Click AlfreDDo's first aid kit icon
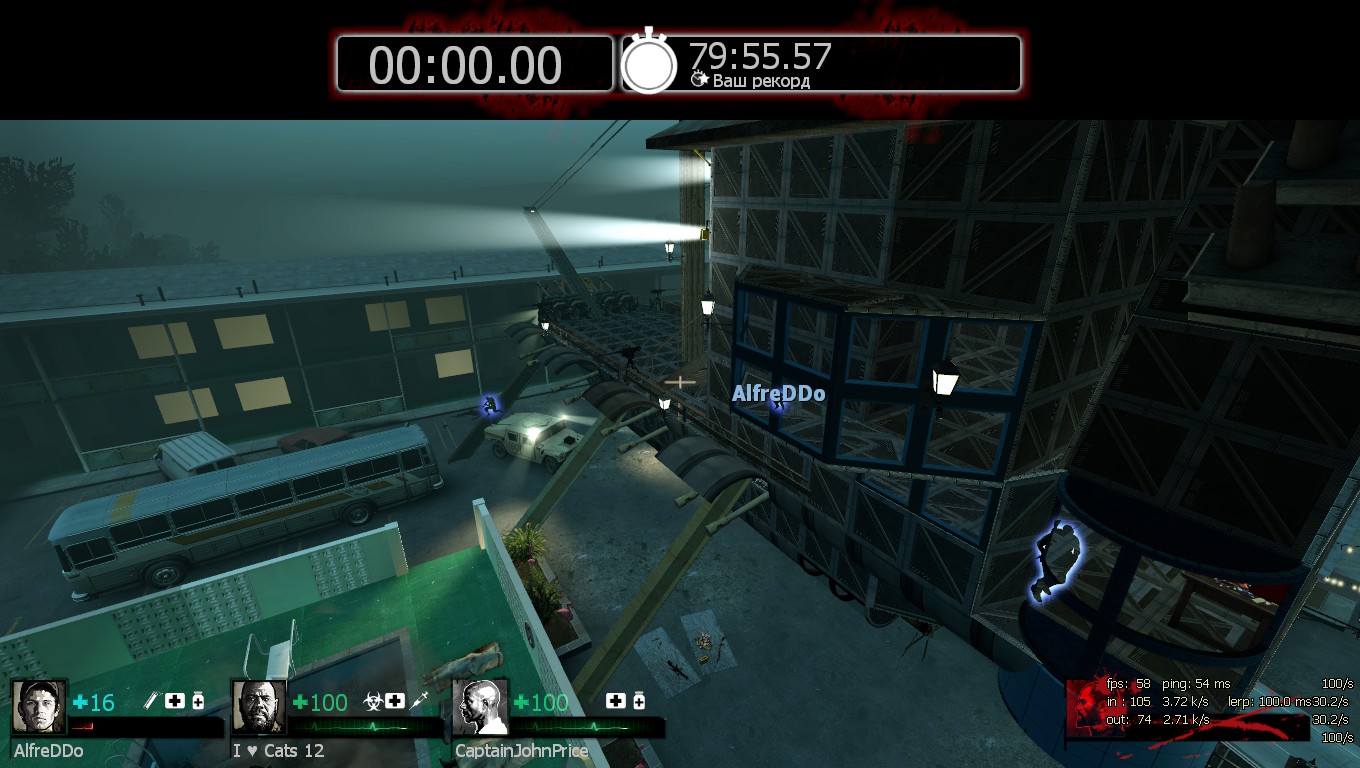This screenshot has height=768, width=1360. 175,701
